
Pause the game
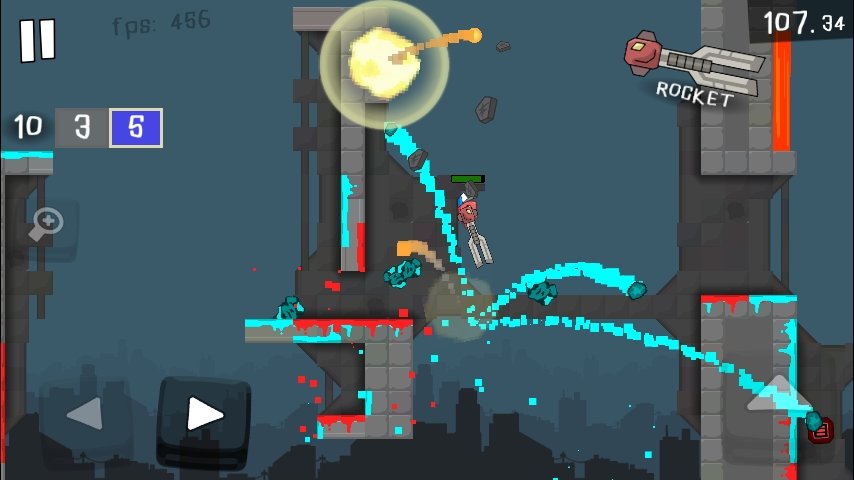pyautogui.click(x=38, y=40)
